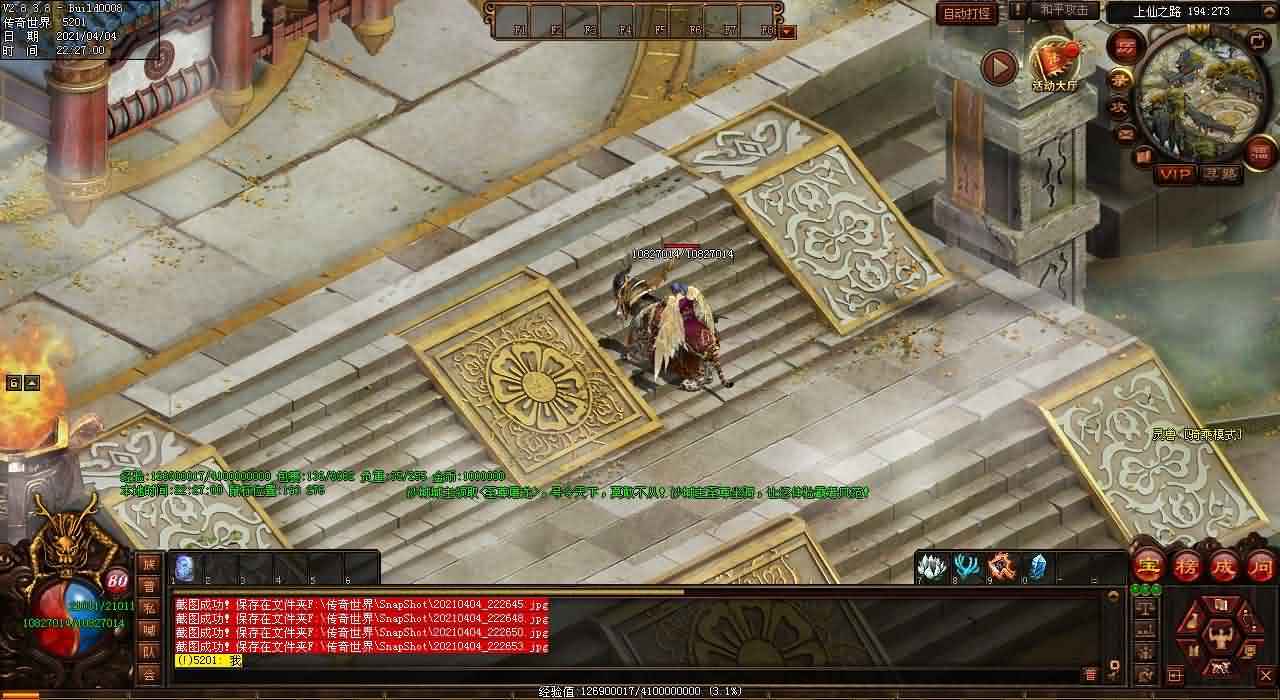This screenshot has width=1280, height=700.
Task: Activate the blue antler skill in slot 8
Action: [x=966, y=566]
